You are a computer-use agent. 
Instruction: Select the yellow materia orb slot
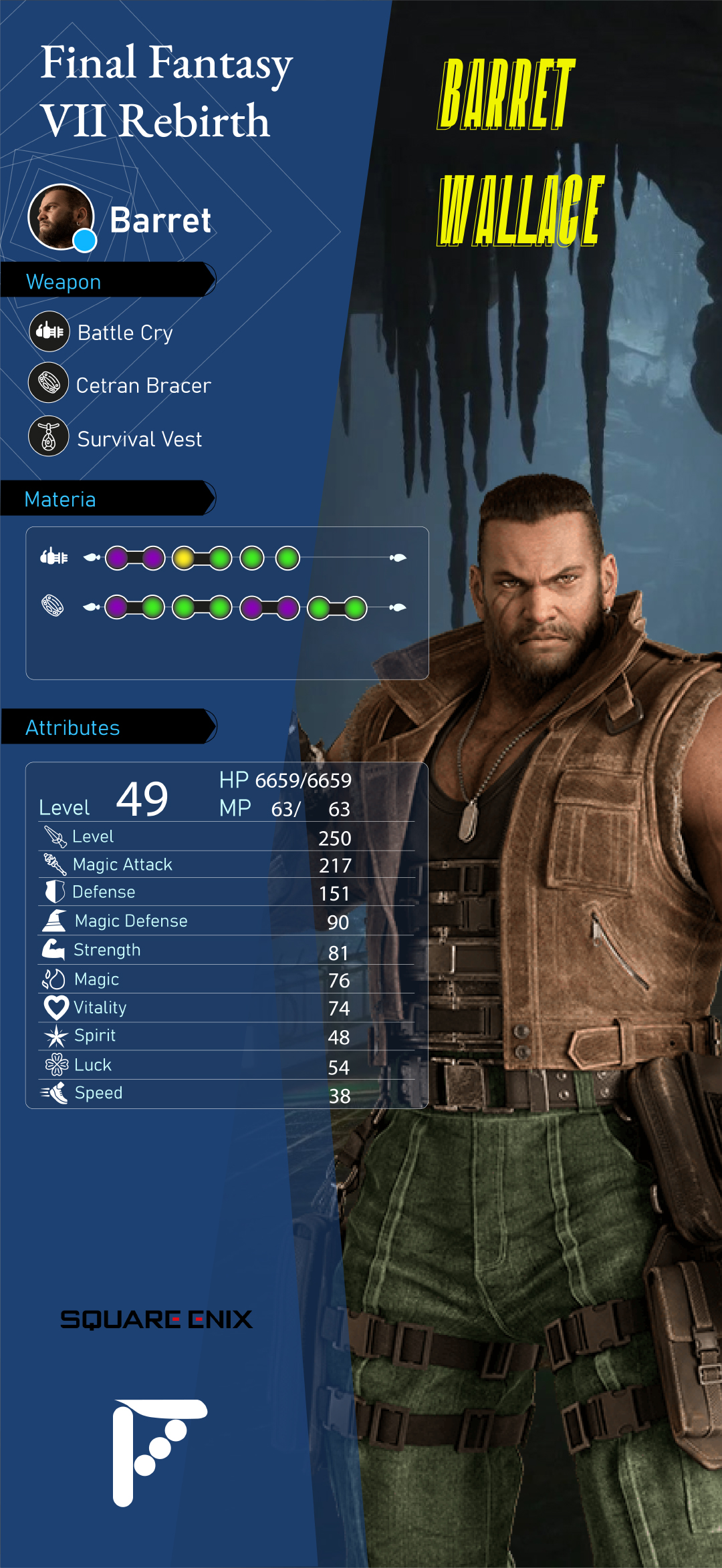click(x=184, y=558)
